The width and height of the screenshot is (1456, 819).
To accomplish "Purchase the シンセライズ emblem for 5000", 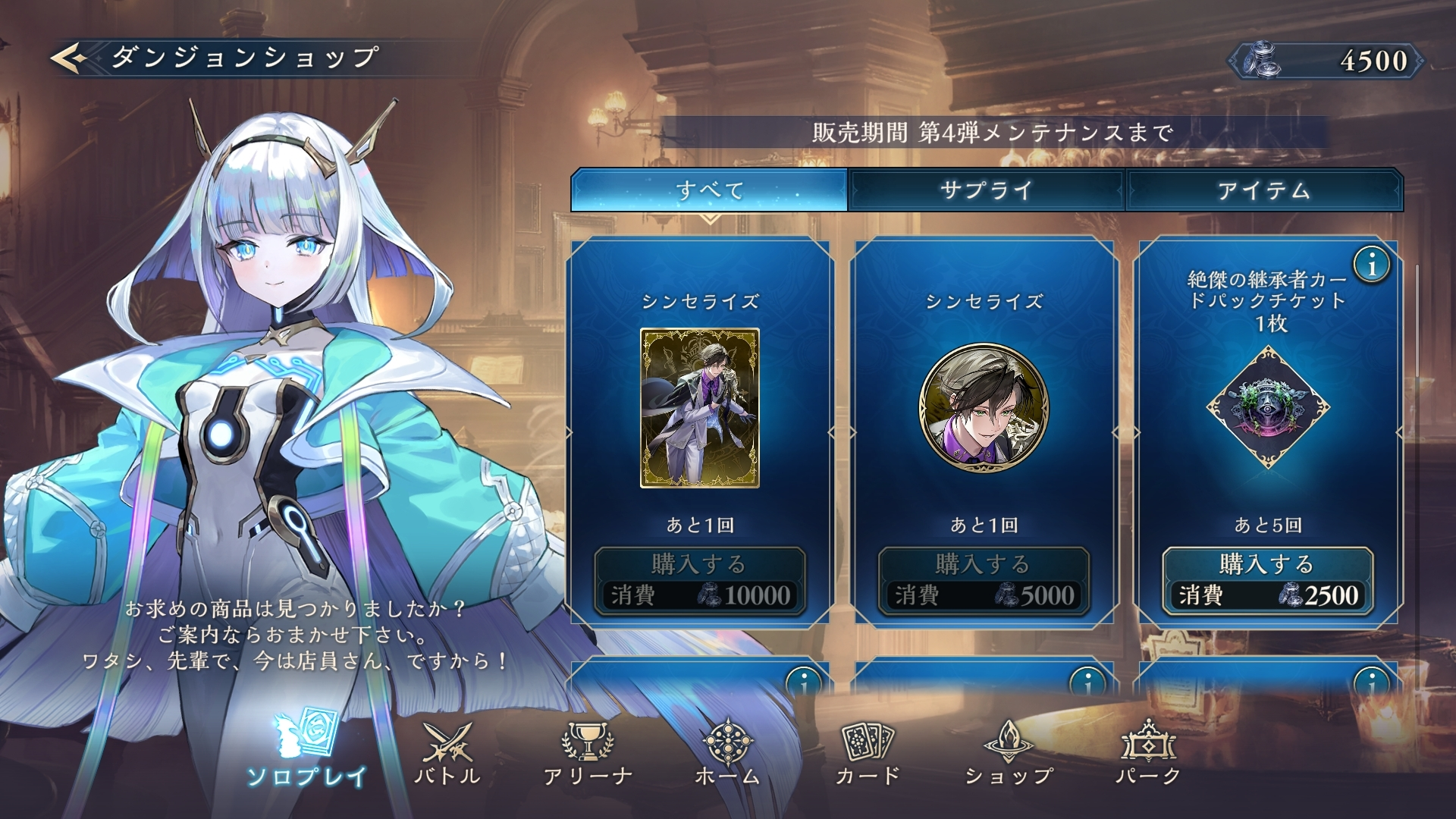I will [984, 580].
